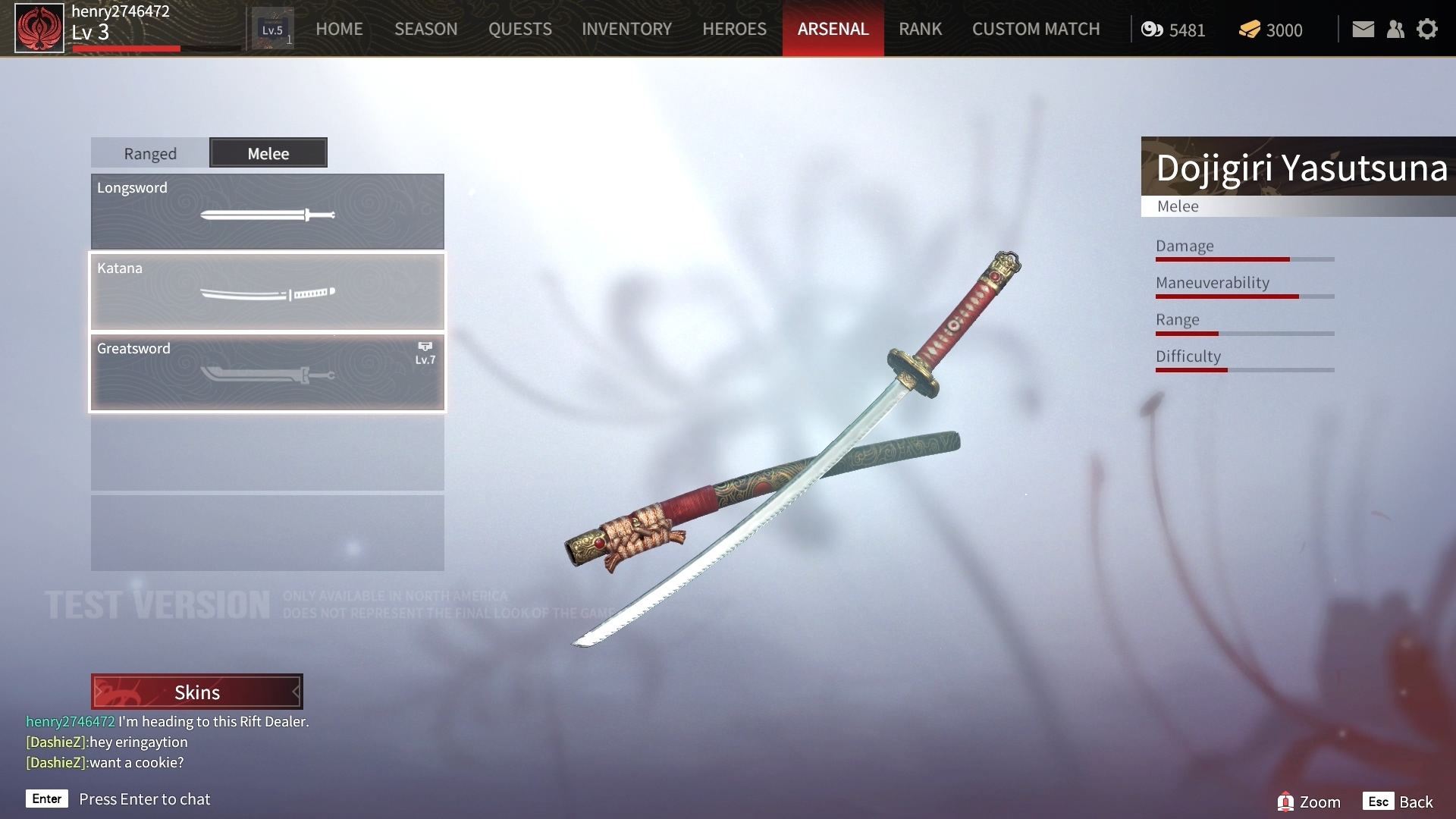This screenshot has height=819, width=1456.
Task: Open the RANK page
Action: (x=920, y=29)
